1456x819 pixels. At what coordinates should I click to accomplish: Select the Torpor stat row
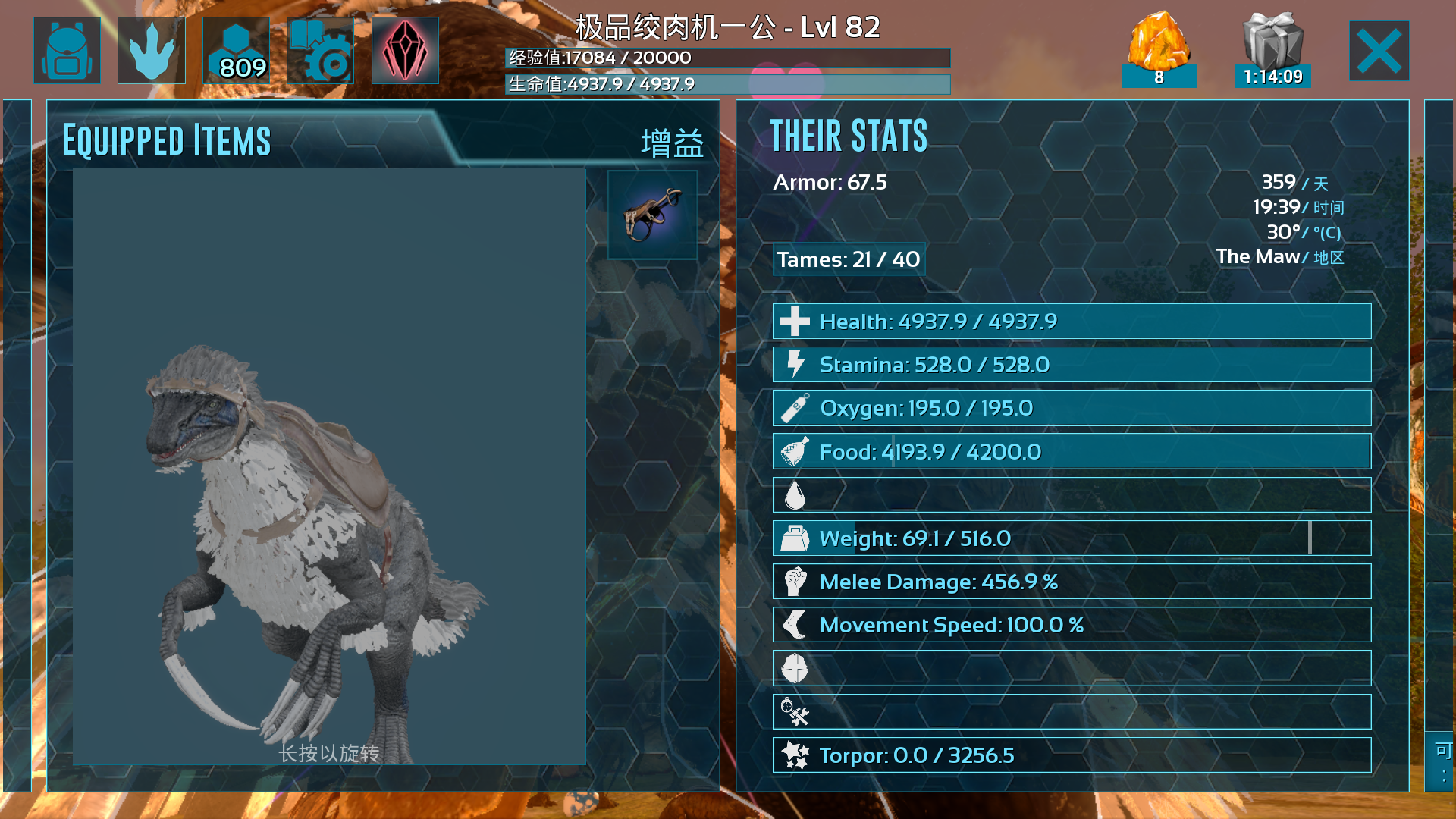point(1072,755)
